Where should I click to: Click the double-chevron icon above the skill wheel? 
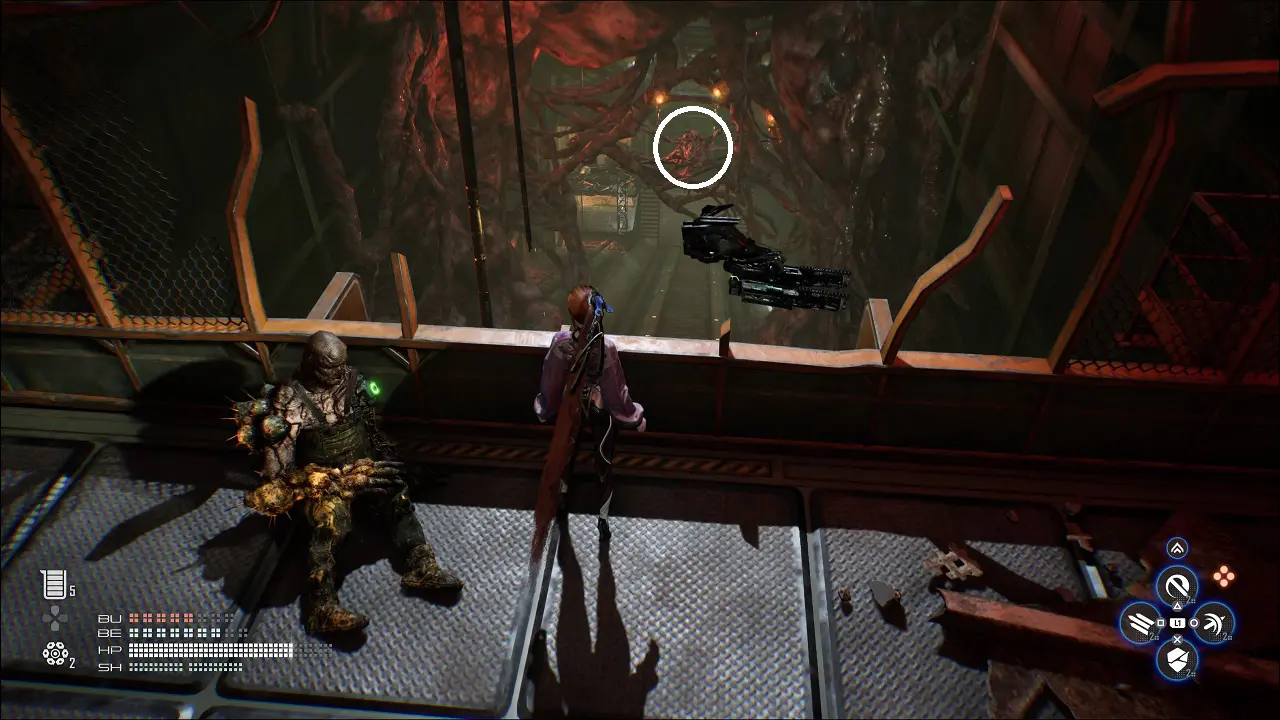pyautogui.click(x=1177, y=548)
